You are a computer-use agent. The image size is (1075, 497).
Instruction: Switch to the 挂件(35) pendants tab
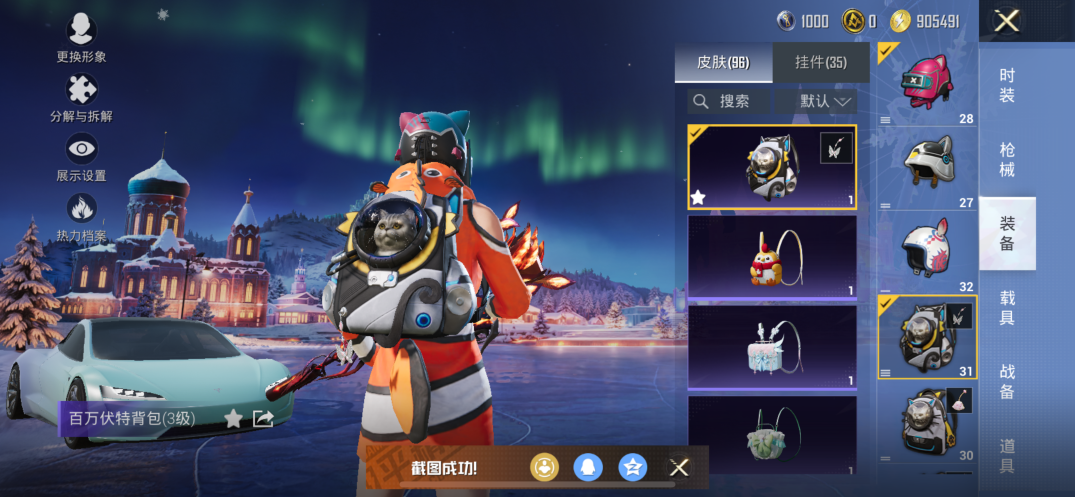[x=821, y=63]
